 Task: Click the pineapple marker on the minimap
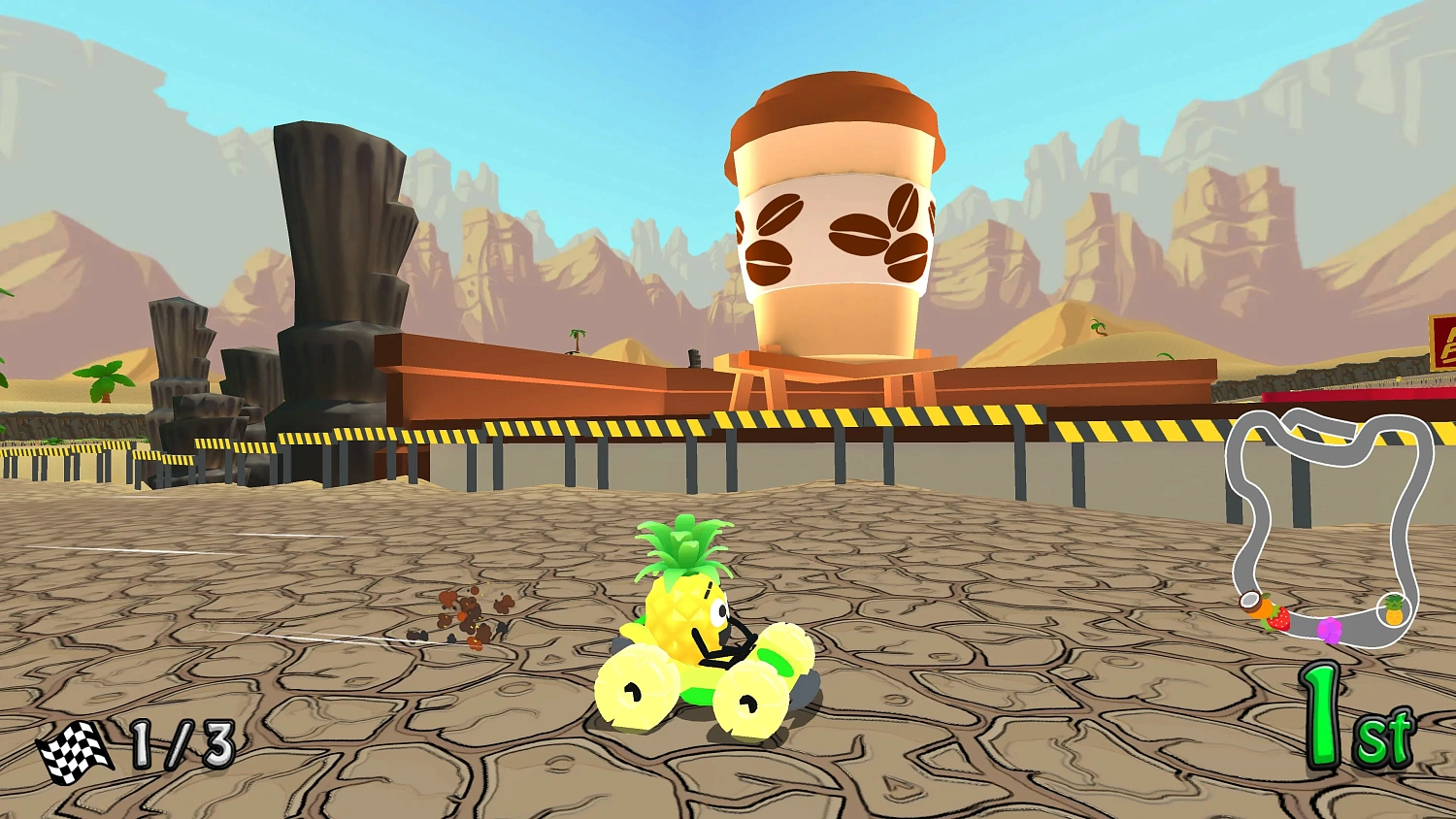coord(1394,611)
